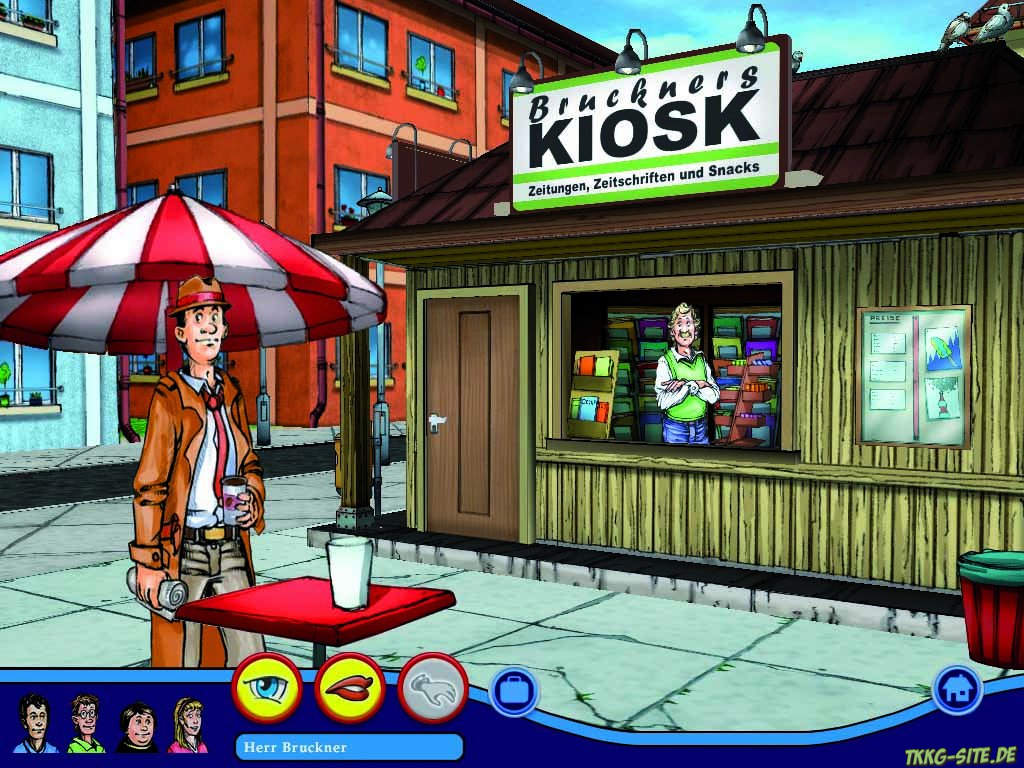Switch to the chubby boy in black

click(137, 726)
